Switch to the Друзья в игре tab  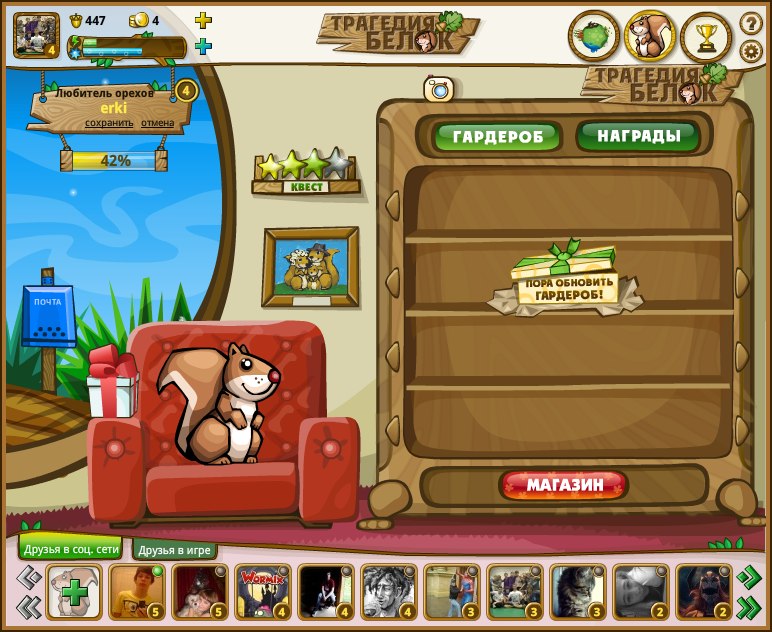pyautogui.click(x=176, y=550)
